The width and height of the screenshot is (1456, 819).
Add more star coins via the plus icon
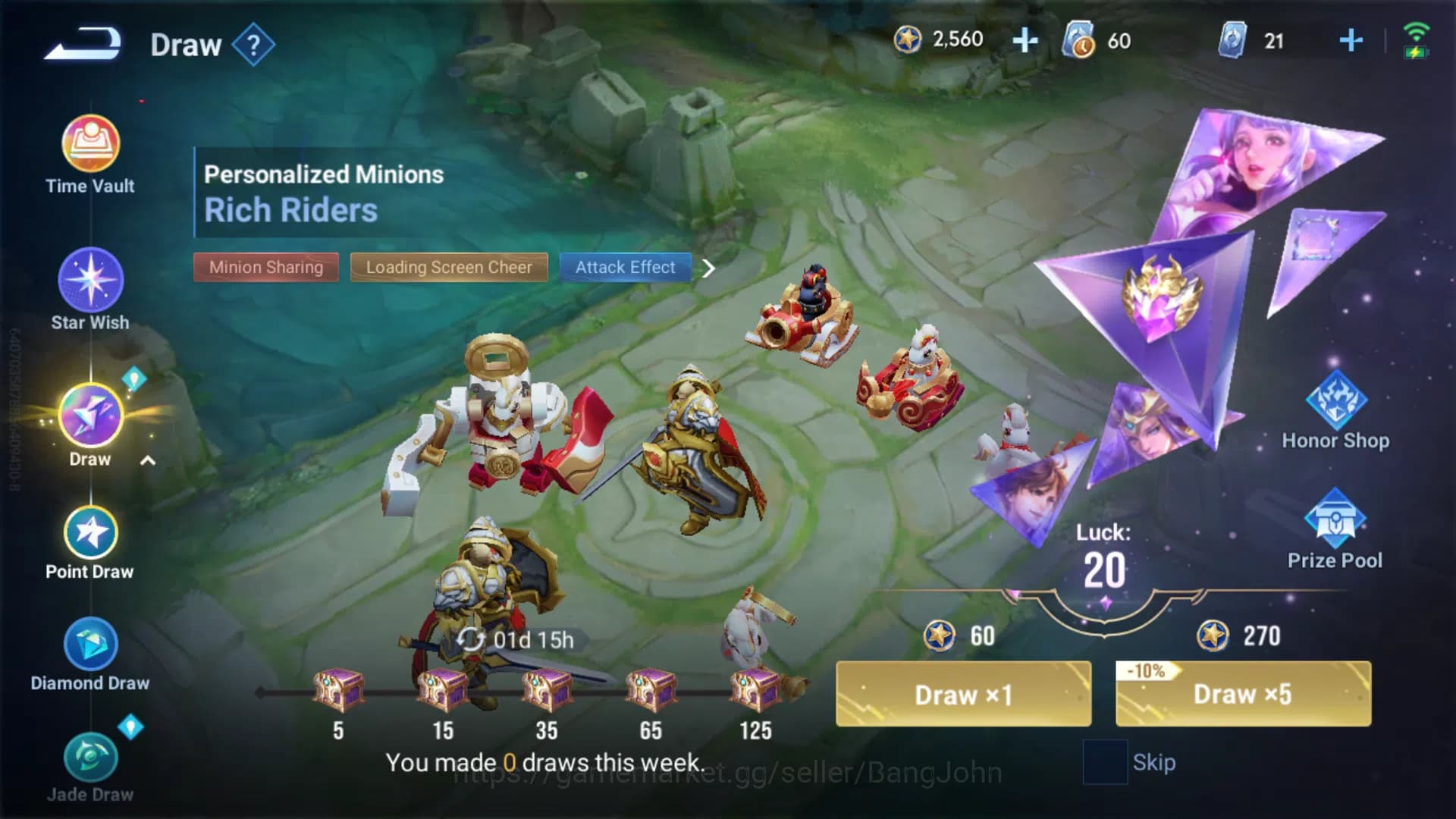tap(1025, 39)
